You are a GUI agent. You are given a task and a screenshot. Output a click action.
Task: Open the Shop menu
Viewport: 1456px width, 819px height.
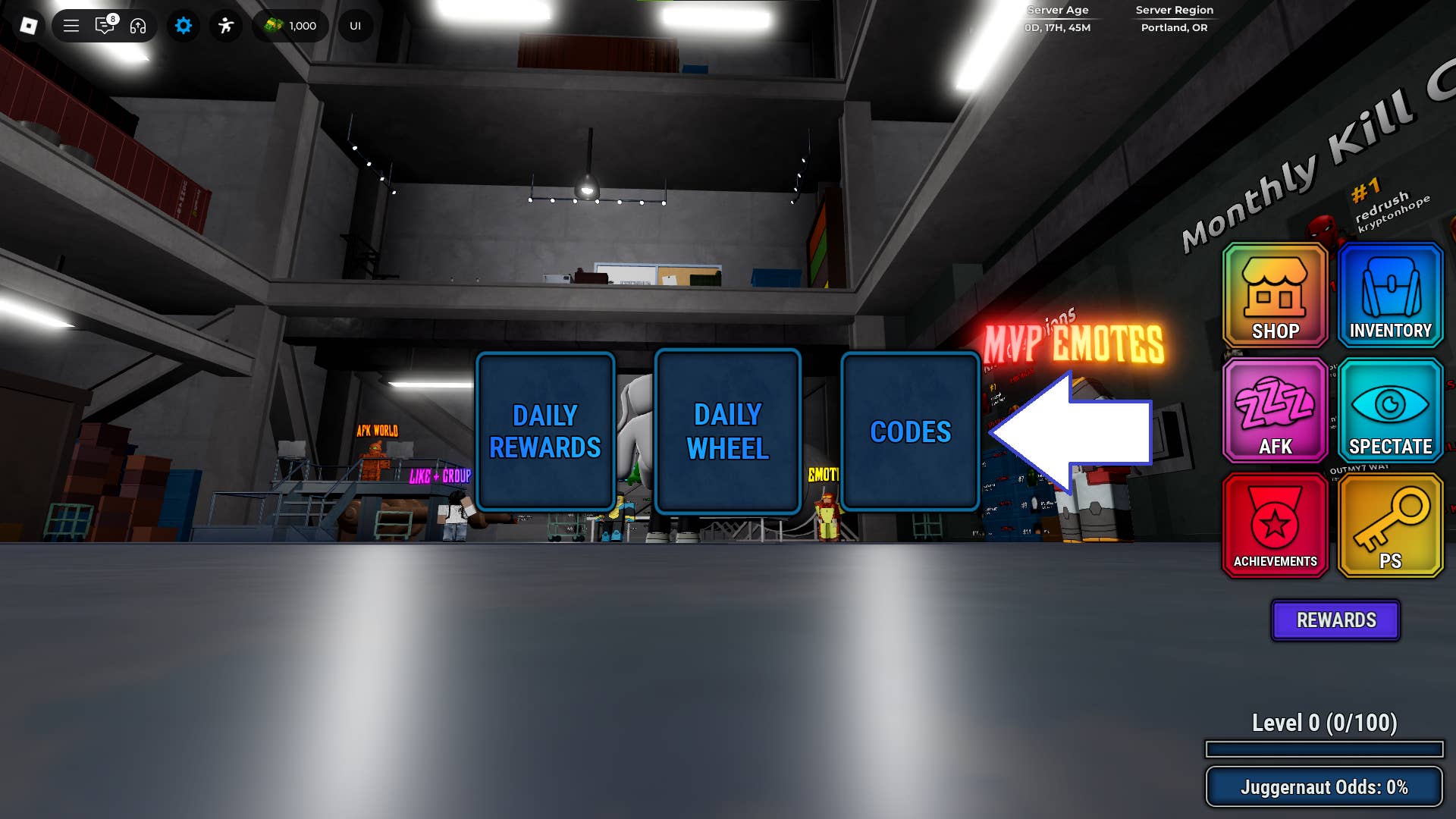tap(1275, 296)
